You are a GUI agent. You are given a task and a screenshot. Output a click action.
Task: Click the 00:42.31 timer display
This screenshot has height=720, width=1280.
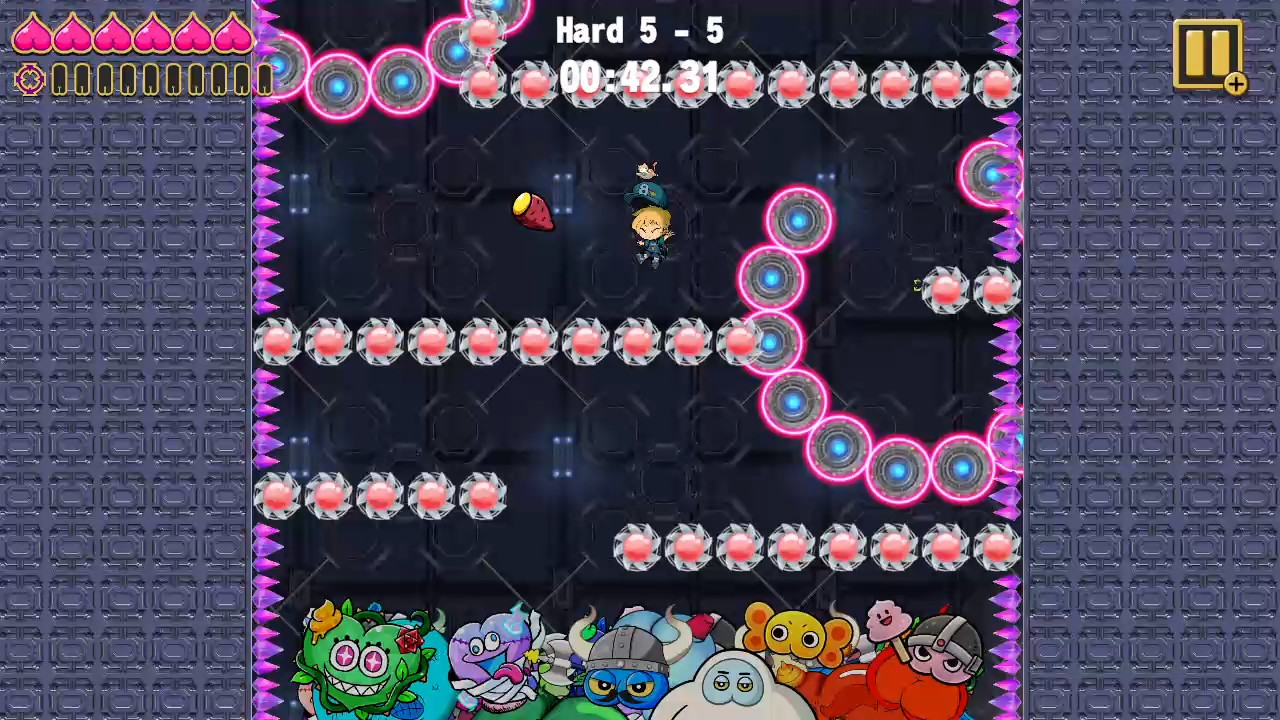pos(640,78)
